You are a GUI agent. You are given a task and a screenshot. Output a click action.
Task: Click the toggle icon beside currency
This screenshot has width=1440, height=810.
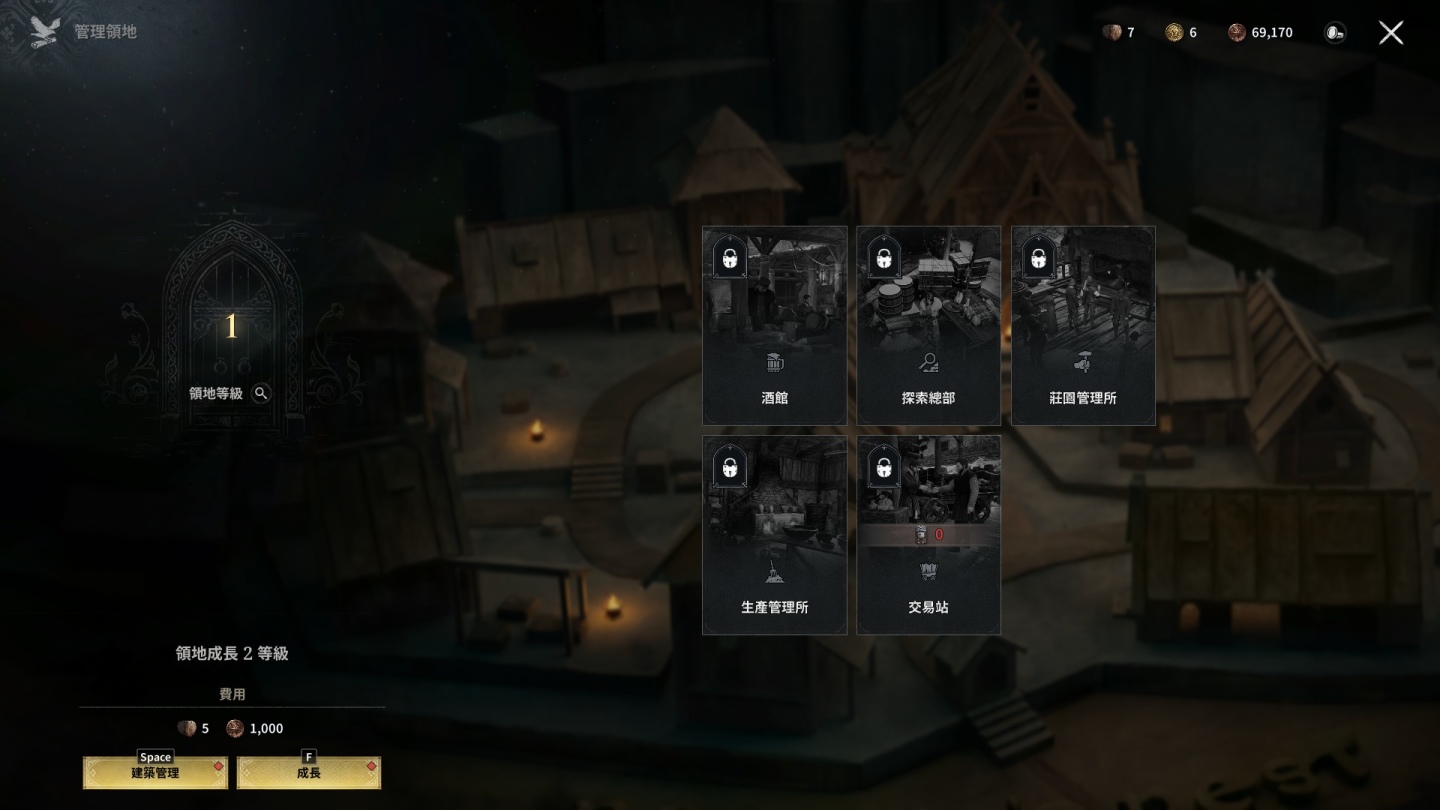coord(1335,33)
